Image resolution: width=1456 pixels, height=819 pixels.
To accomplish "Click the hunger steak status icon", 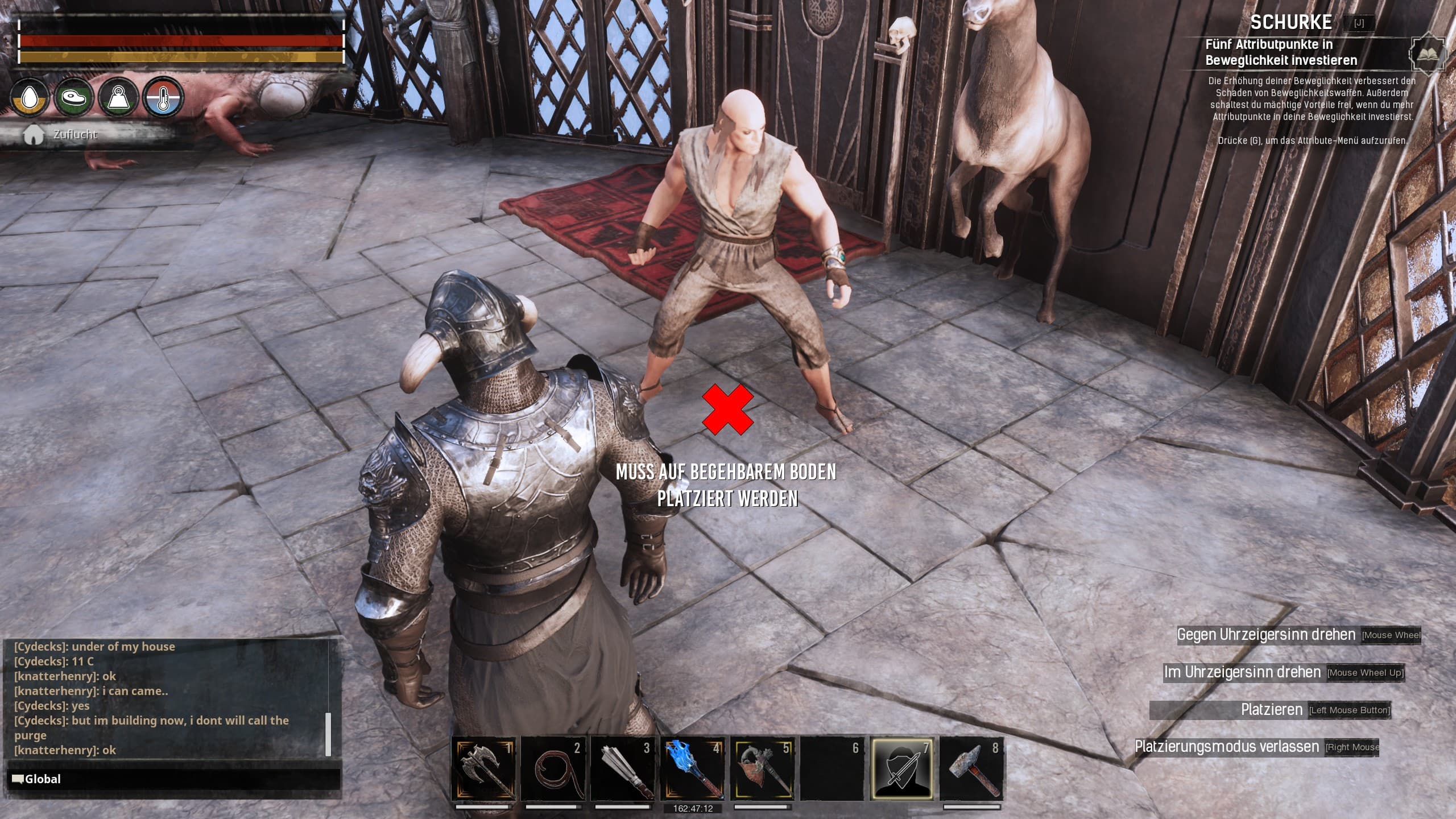I will 73,98.
